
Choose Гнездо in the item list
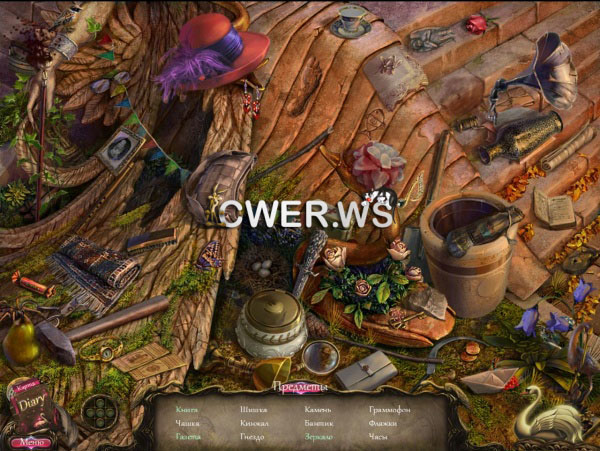[251, 436]
